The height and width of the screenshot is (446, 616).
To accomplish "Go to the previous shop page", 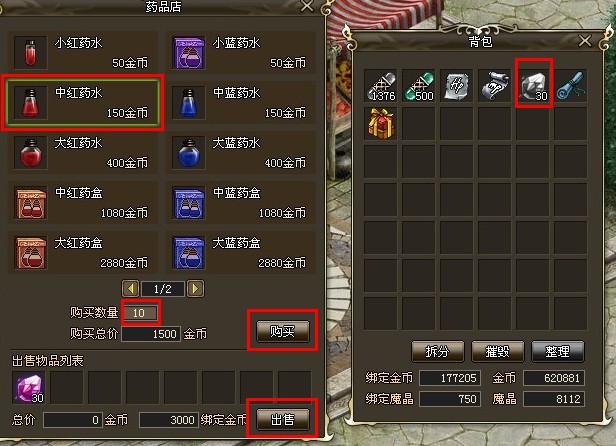I will pyautogui.click(x=129, y=289).
